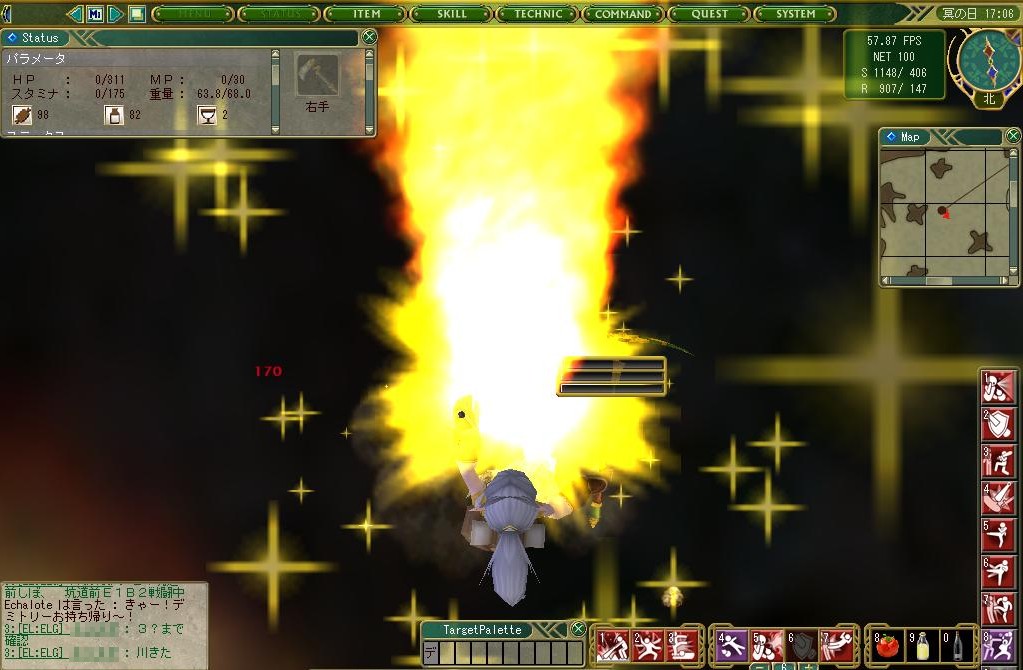Use the milk bottle in slot 9
The height and width of the screenshot is (670, 1023).
tap(920, 645)
